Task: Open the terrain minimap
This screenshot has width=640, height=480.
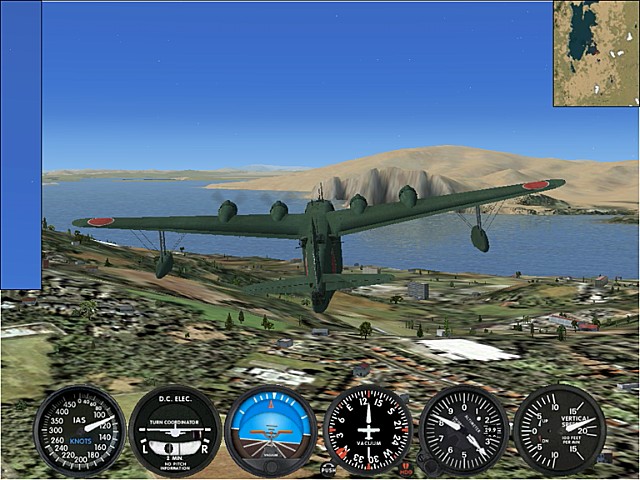Action: click(x=596, y=53)
